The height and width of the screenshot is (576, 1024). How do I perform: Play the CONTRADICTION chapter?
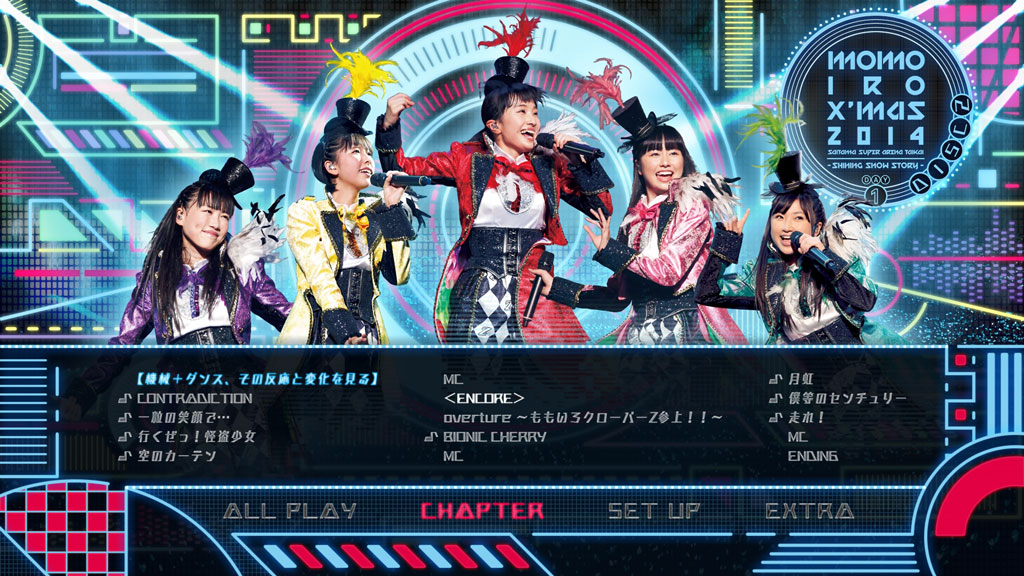[x=194, y=398]
